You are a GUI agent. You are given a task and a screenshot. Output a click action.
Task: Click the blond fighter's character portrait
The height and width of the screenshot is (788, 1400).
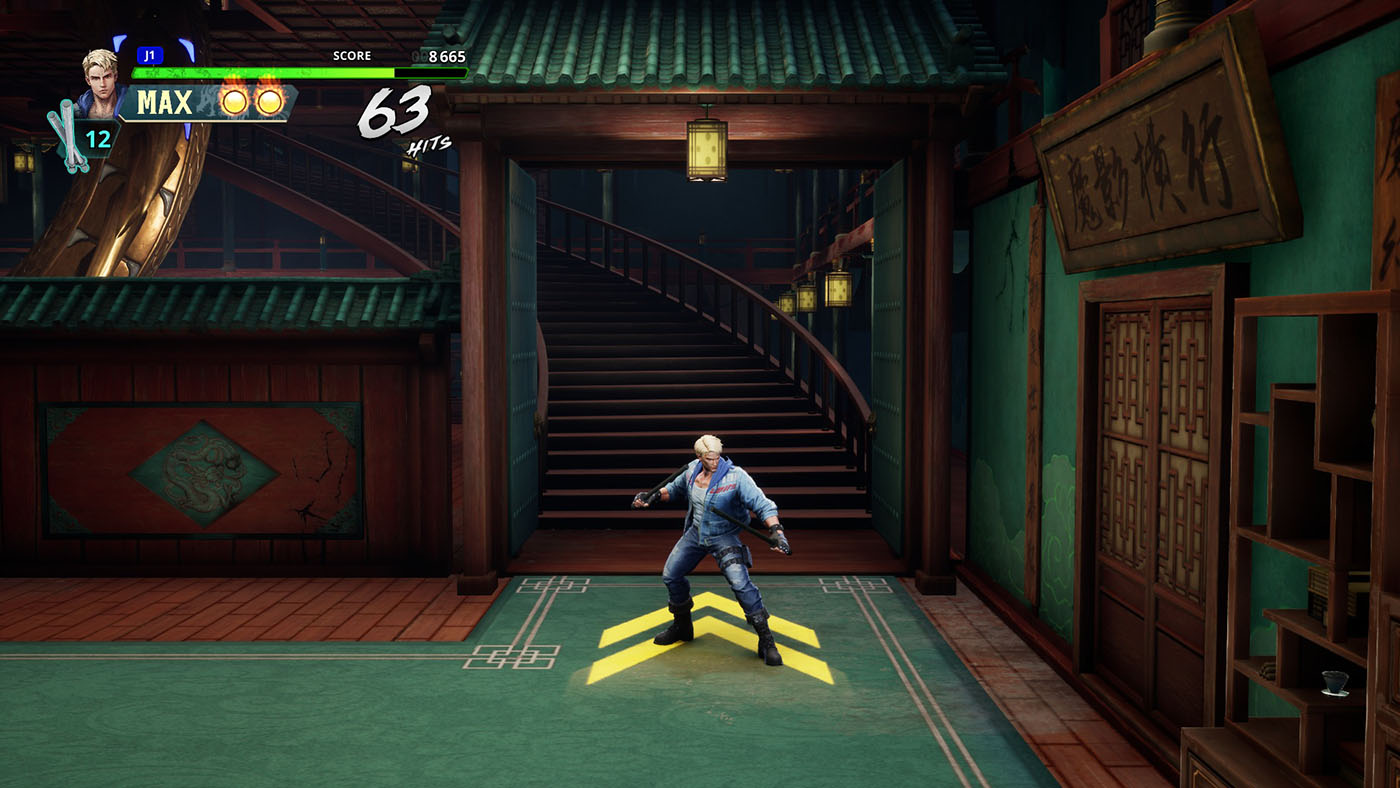point(100,78)
